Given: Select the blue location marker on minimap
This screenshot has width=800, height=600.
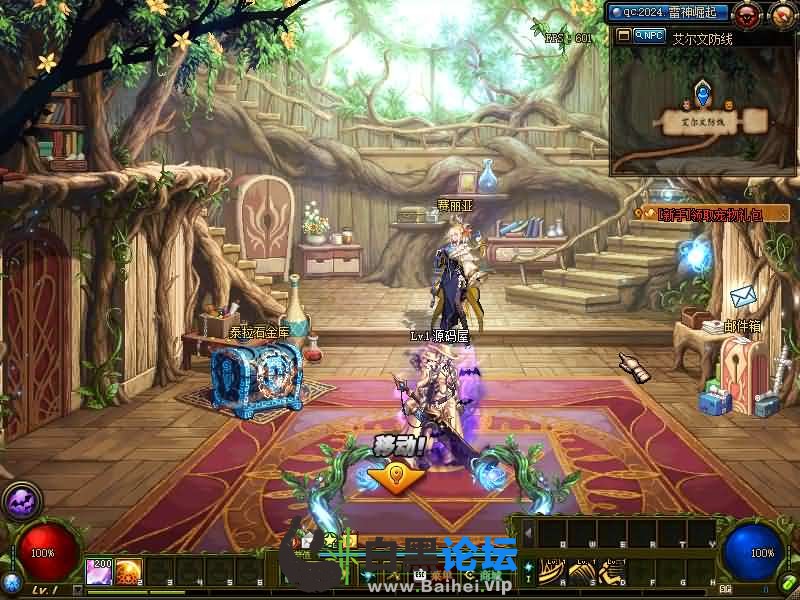Looking at the screenshot, I should 702,95.
